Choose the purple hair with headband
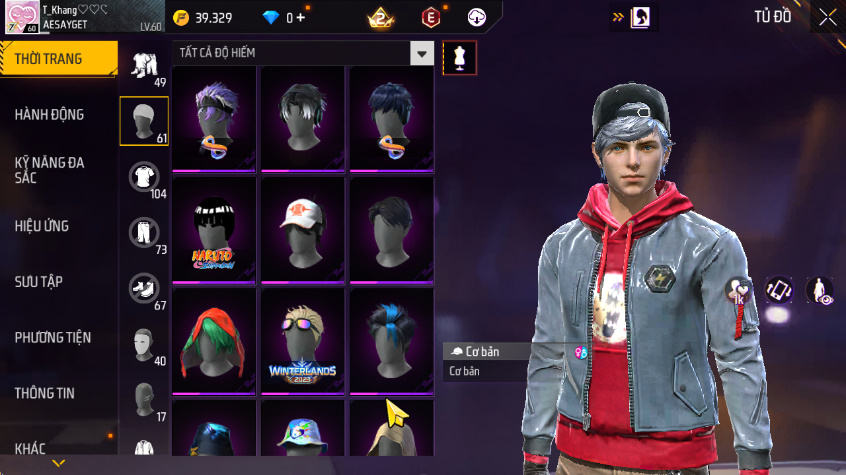Screen dimensions: 846x475 coord(214,118)
